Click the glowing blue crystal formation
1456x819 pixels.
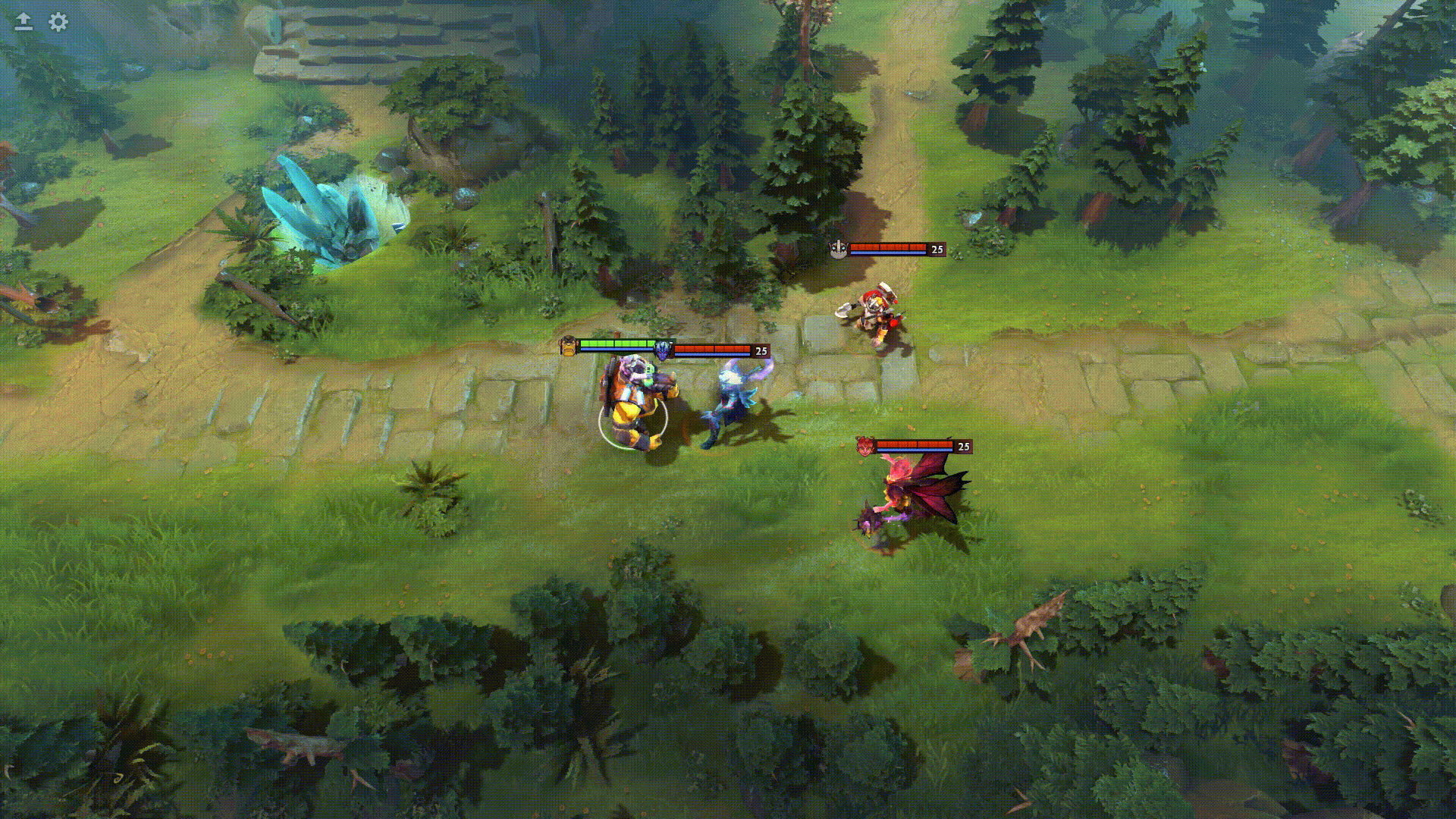tap(326, 205)
